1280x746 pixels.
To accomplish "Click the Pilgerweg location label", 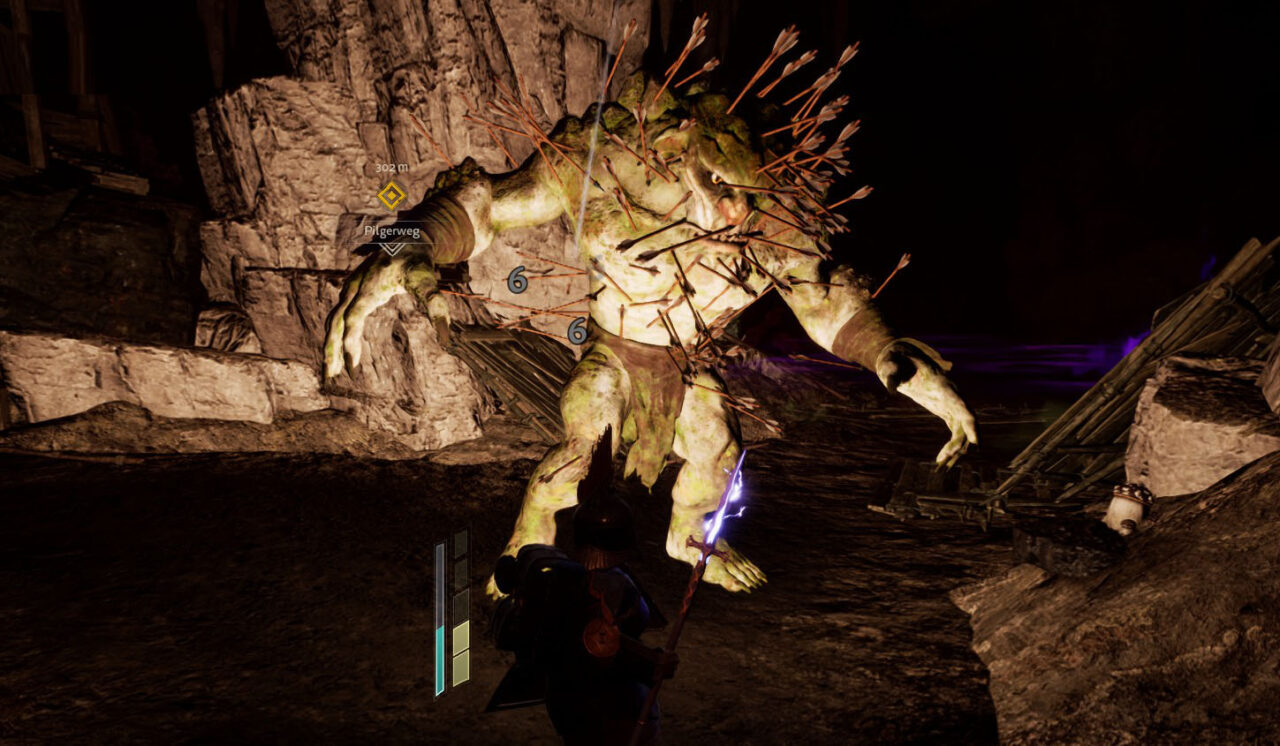I will point(391,231).
